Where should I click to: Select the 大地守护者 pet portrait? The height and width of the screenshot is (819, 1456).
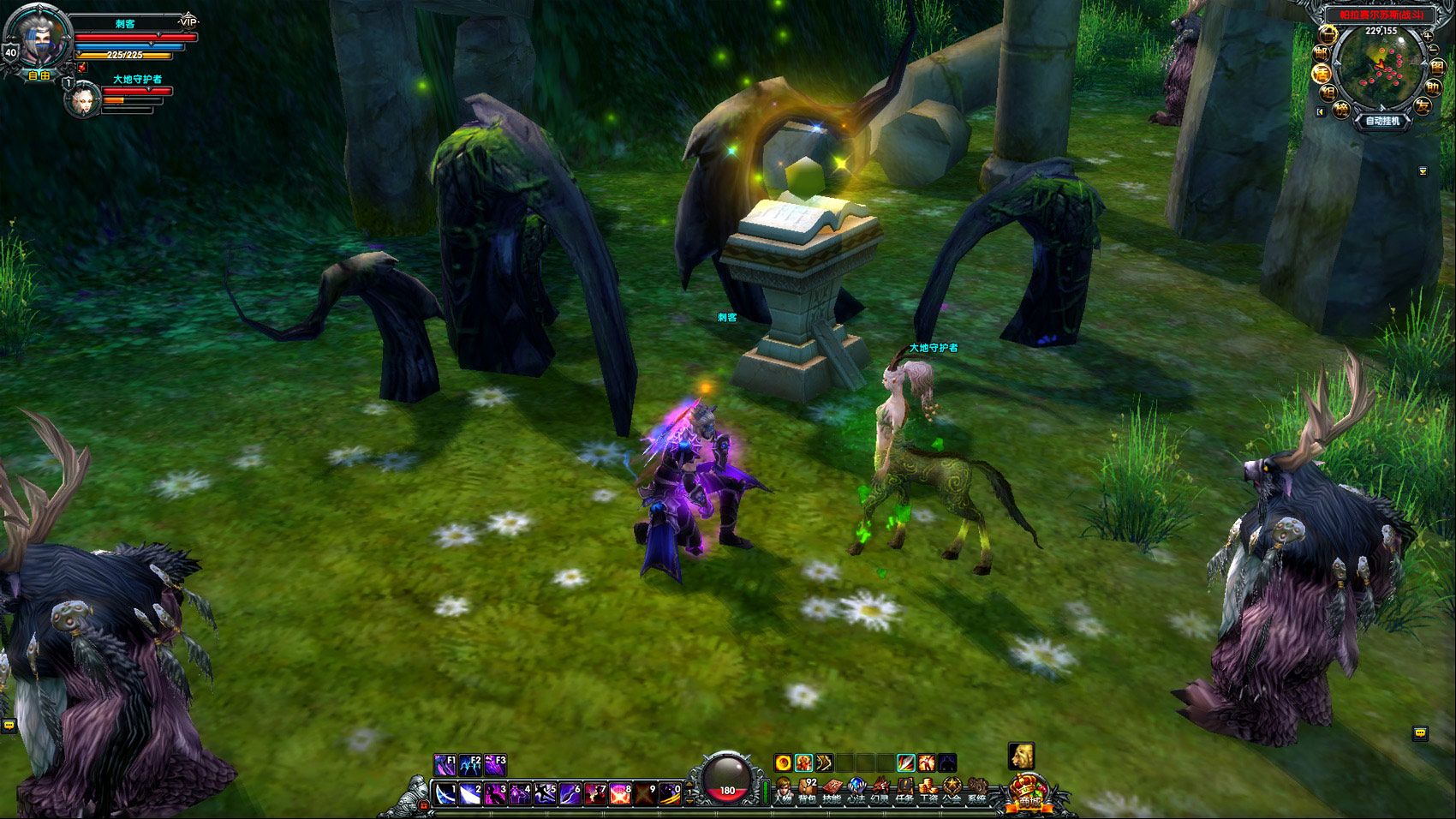84,98
